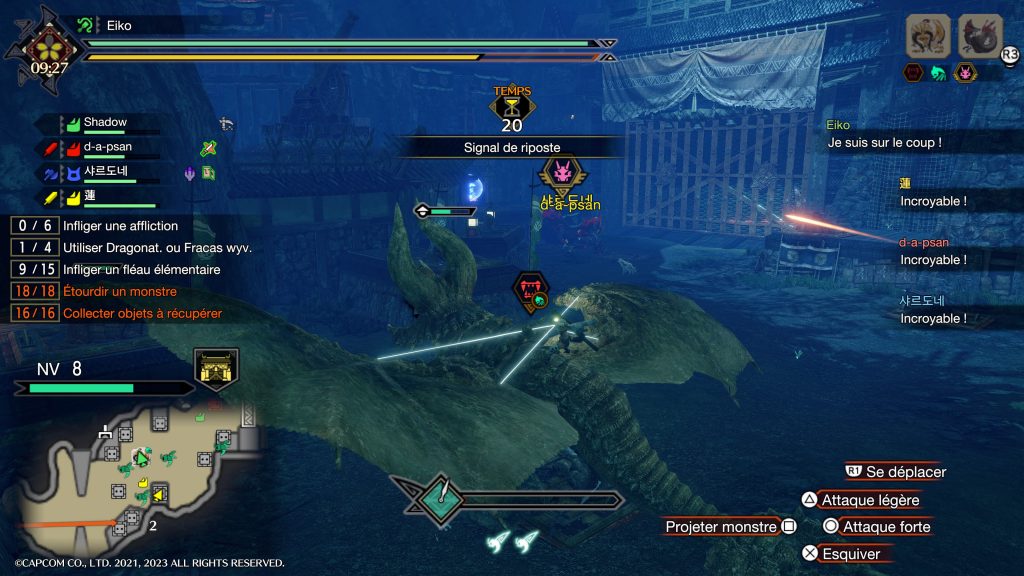Click Eiko's chat message Je suis sur le coup
Image resolution: width=1024 pixels, height=576 pixels.
point(885,143)
